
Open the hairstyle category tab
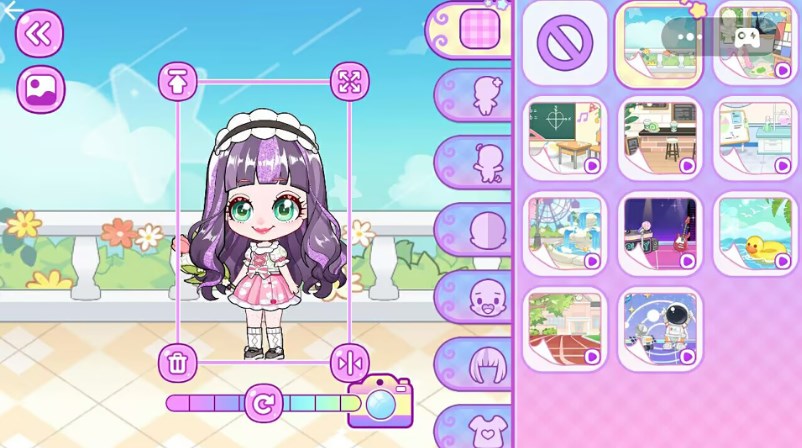[487, 364]
